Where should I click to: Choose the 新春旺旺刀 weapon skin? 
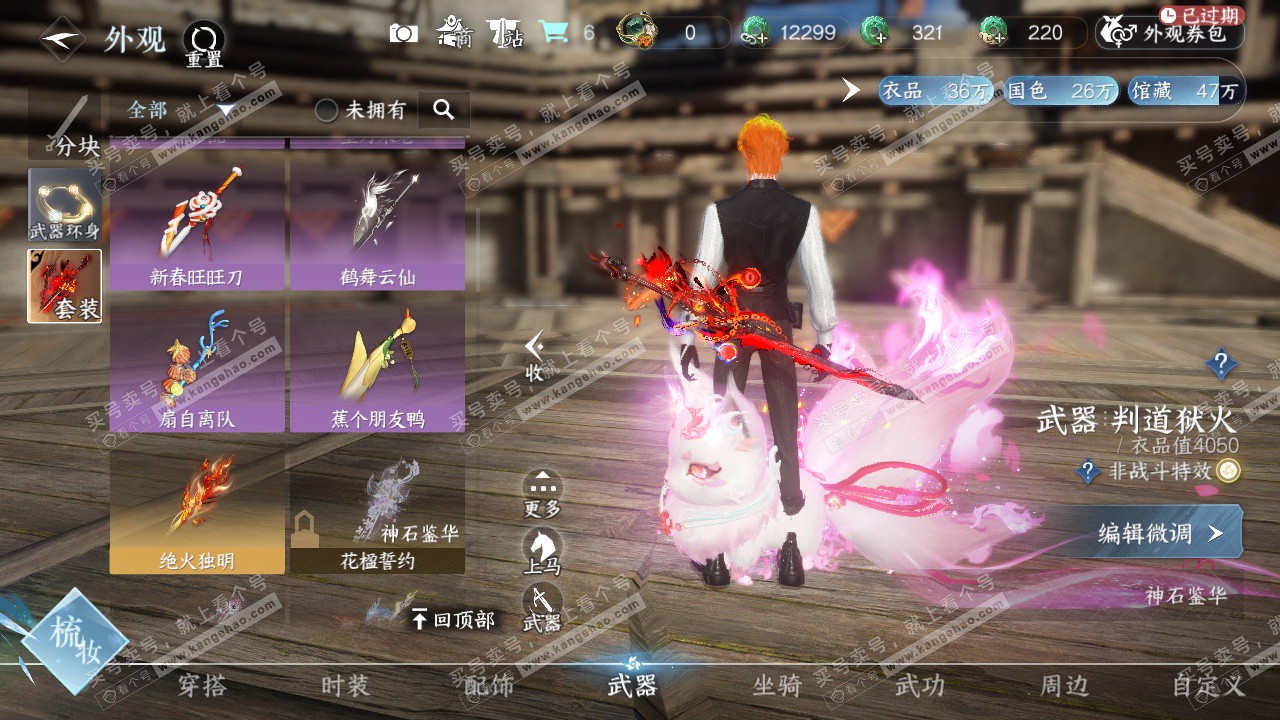[197, 227]
